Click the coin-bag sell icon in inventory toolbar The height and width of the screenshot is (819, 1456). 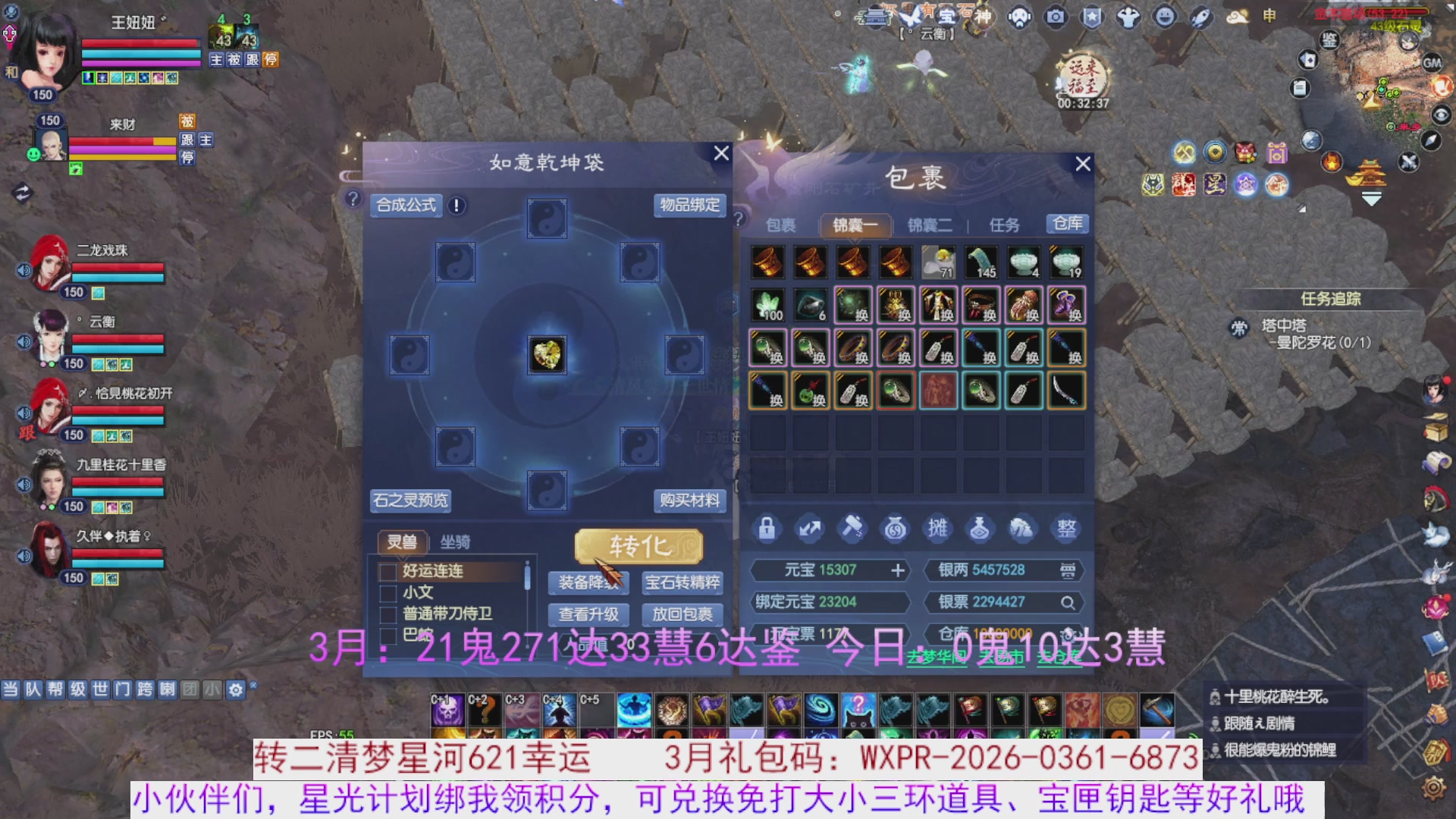point(894,529)
